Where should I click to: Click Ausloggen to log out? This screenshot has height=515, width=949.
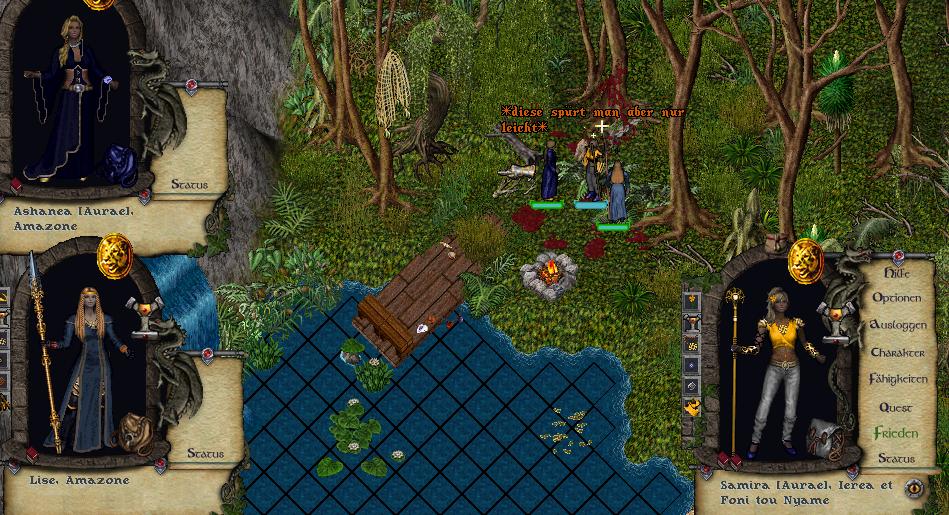click(898, 325)
